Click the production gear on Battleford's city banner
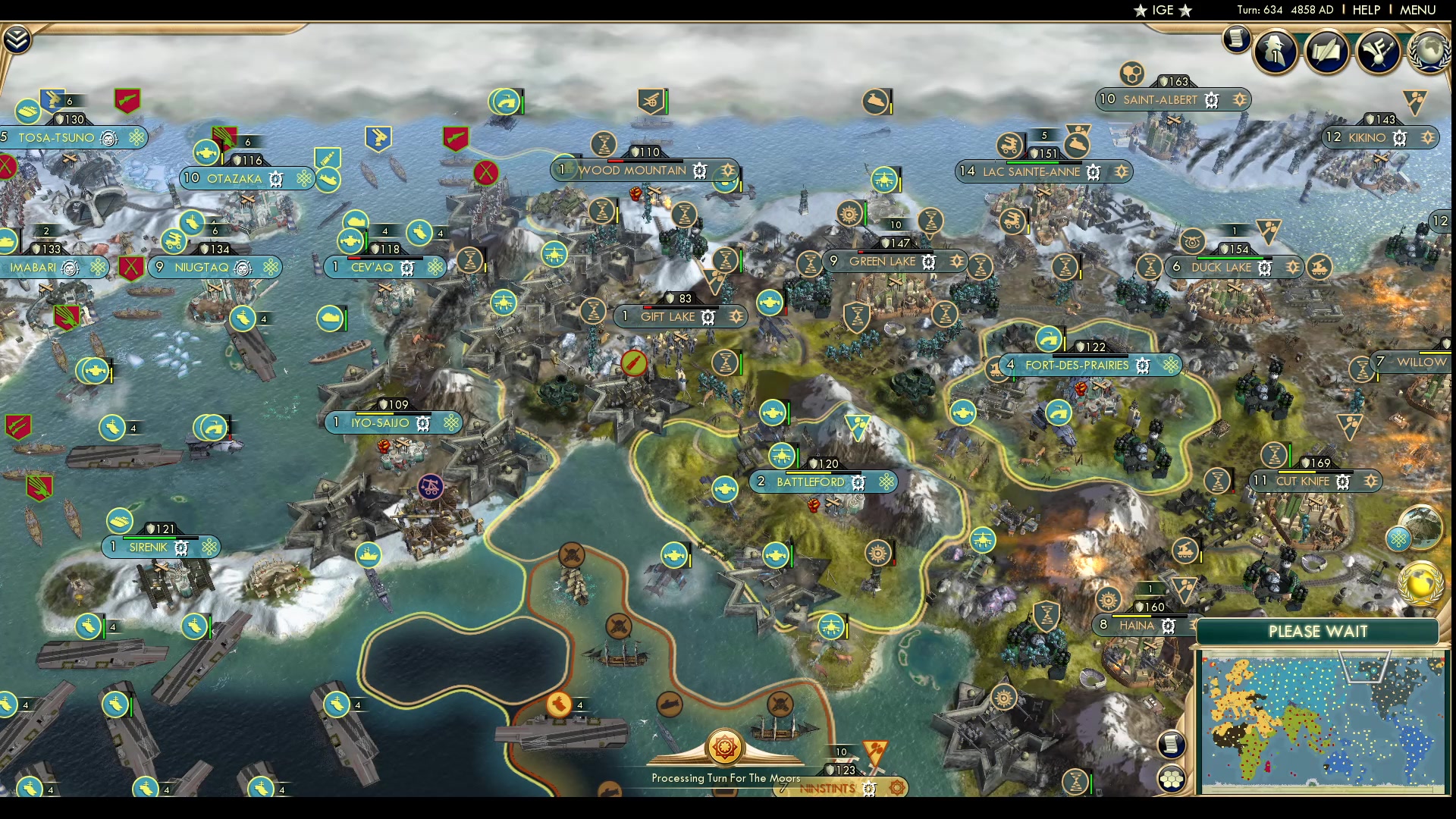 (x=858, y=481)
